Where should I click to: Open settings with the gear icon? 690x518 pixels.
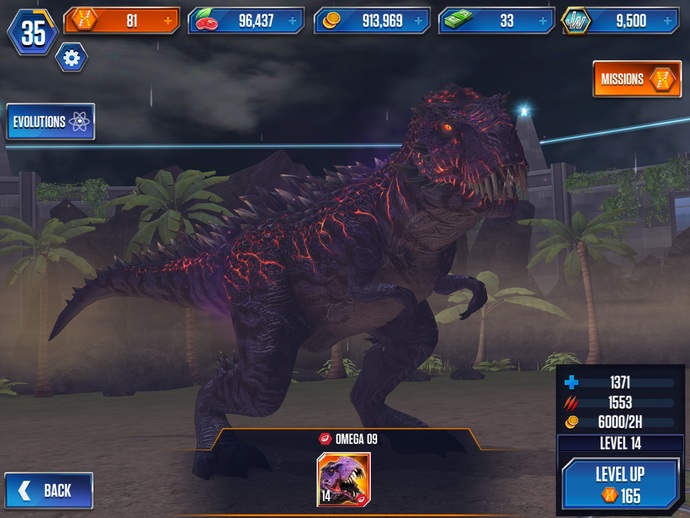71,58
